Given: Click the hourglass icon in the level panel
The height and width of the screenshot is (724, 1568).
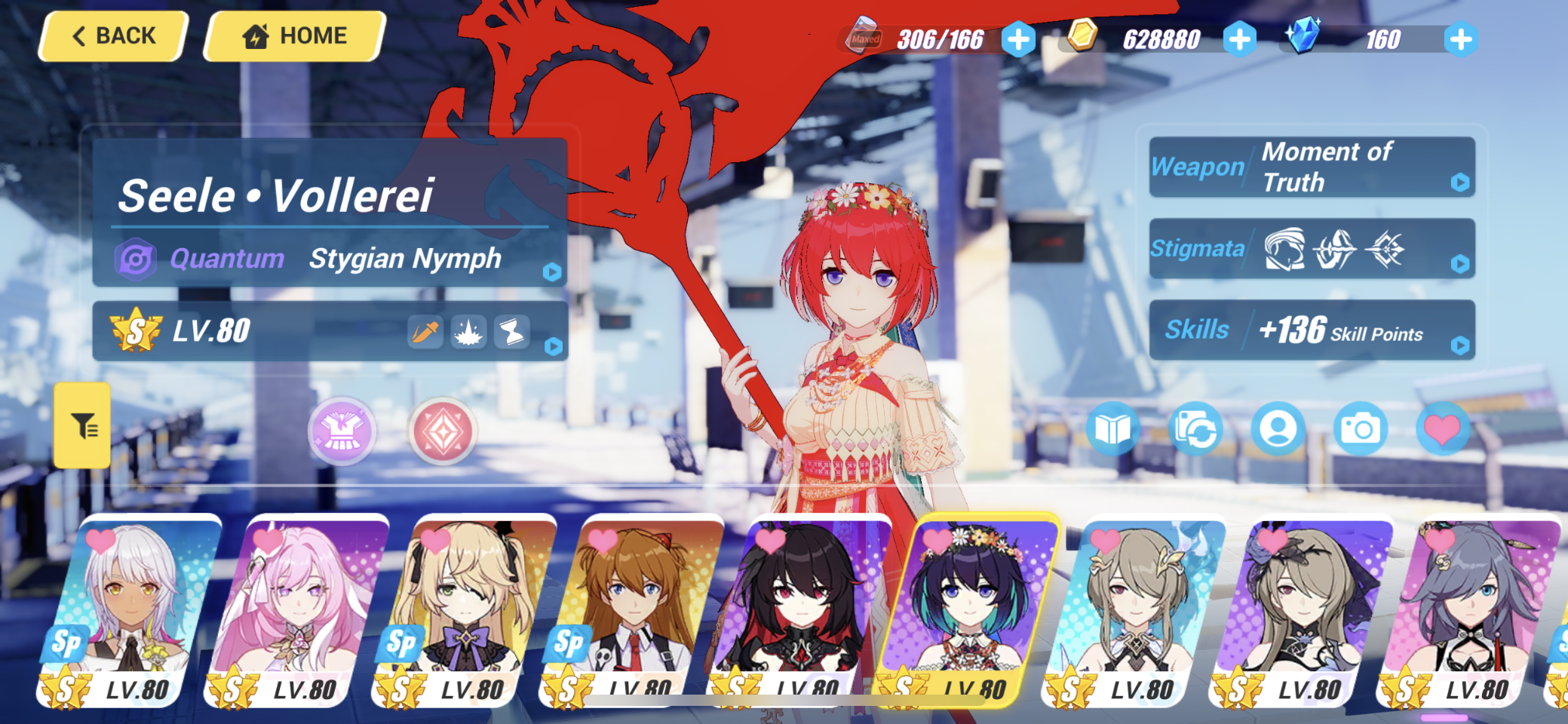Looking at the screenshot, I should click(x=512, y=332).
